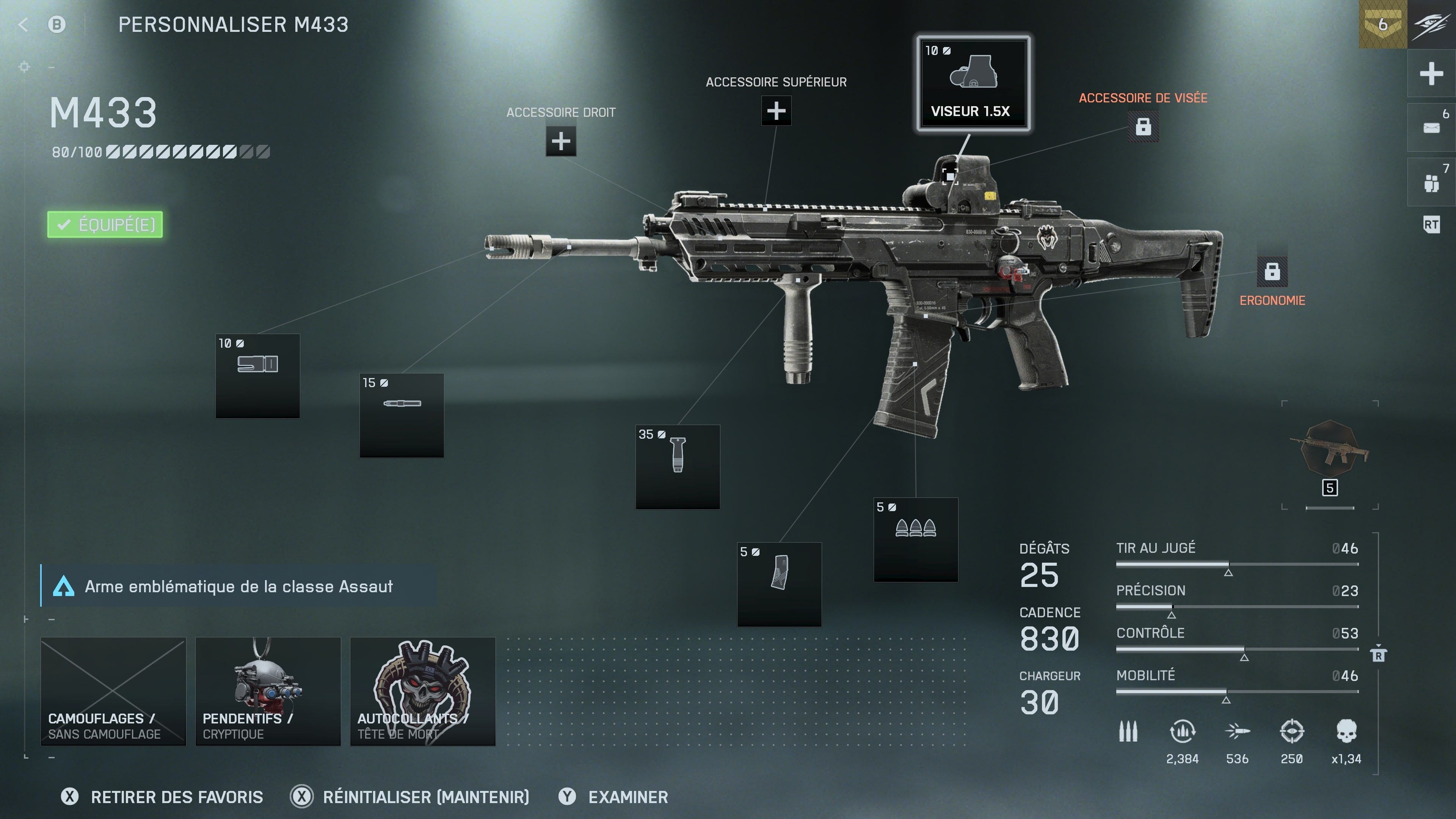Open the locked Accessoire de Visée slot
The height and width of the screenshot is (819, 1456).
(1143, 127)
